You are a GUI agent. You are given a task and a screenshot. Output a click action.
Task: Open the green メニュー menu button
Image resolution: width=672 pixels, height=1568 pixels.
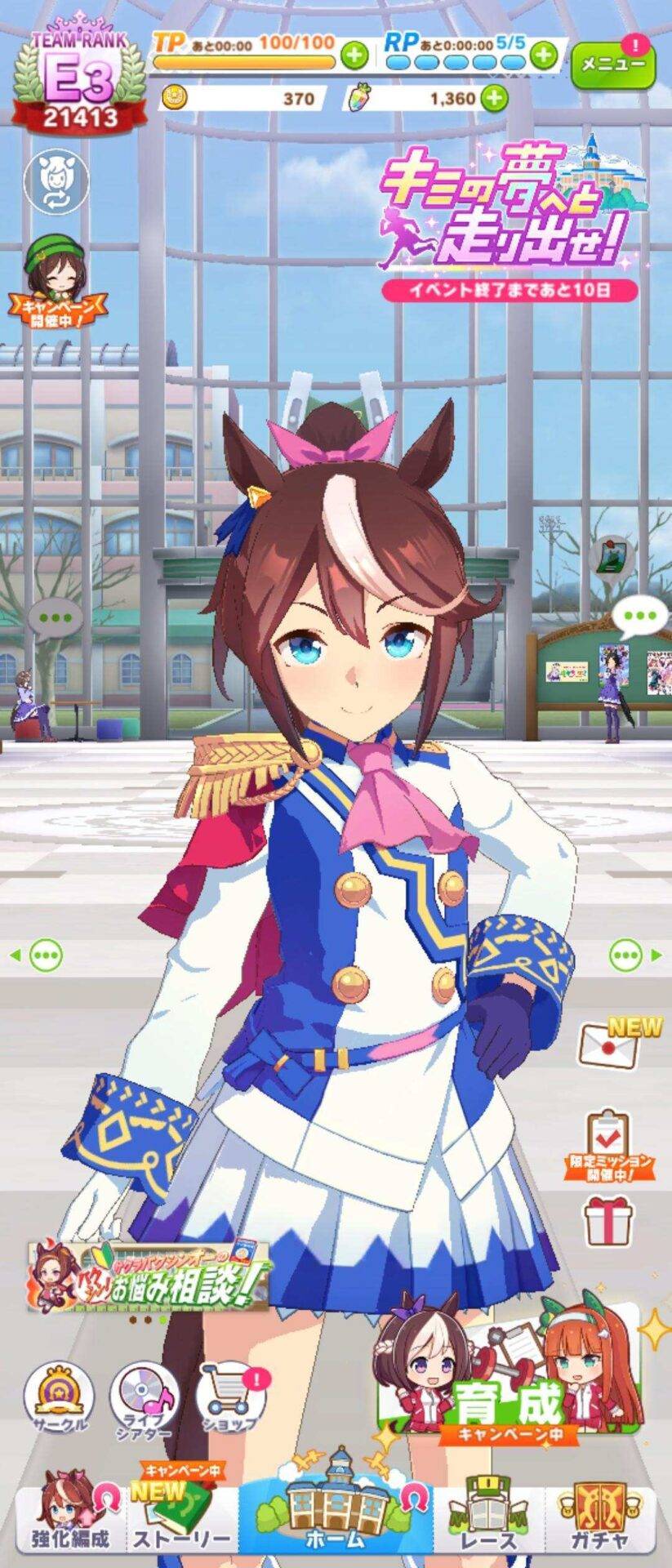coord(612,64)
